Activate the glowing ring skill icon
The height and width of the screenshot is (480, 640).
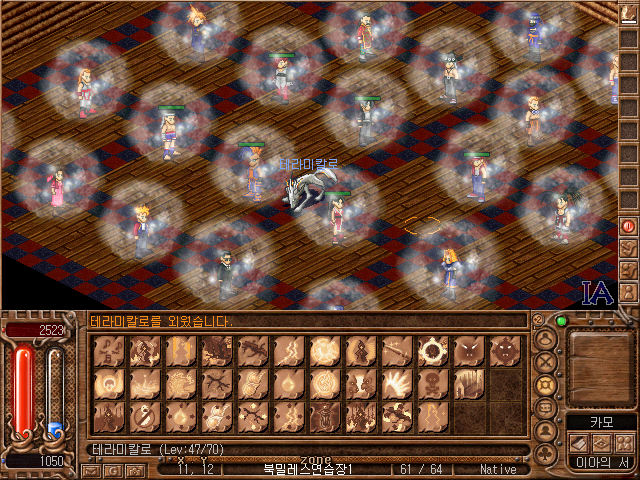[x=433, y=350]
